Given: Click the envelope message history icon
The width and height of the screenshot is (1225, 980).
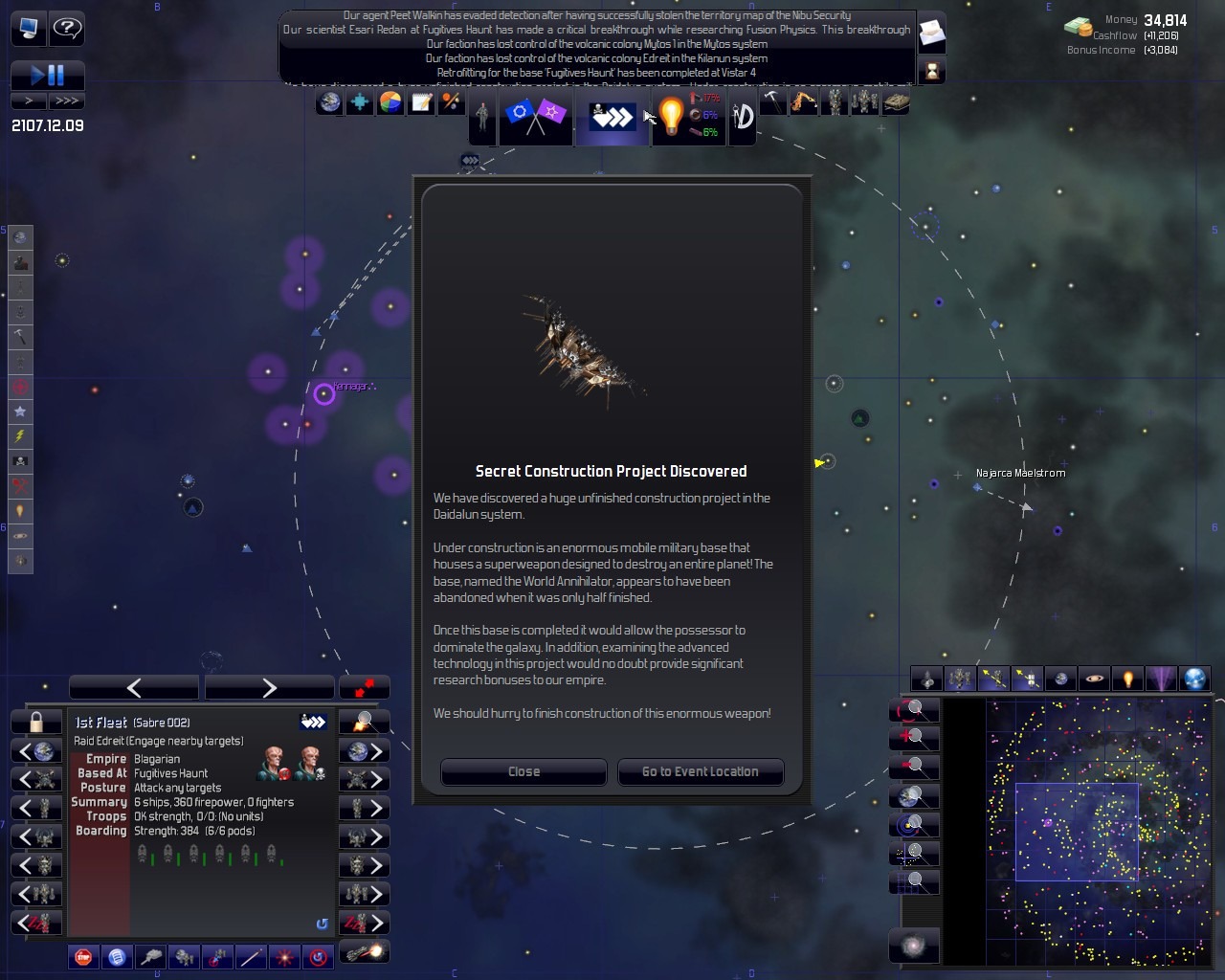Looking at the screenshot, I should (931, 35).
